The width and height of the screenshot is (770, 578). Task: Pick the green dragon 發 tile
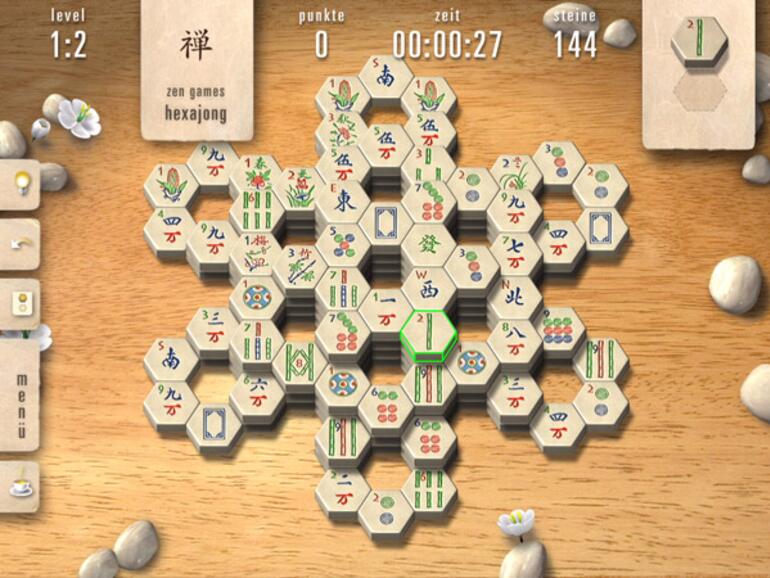pos(428,242)
